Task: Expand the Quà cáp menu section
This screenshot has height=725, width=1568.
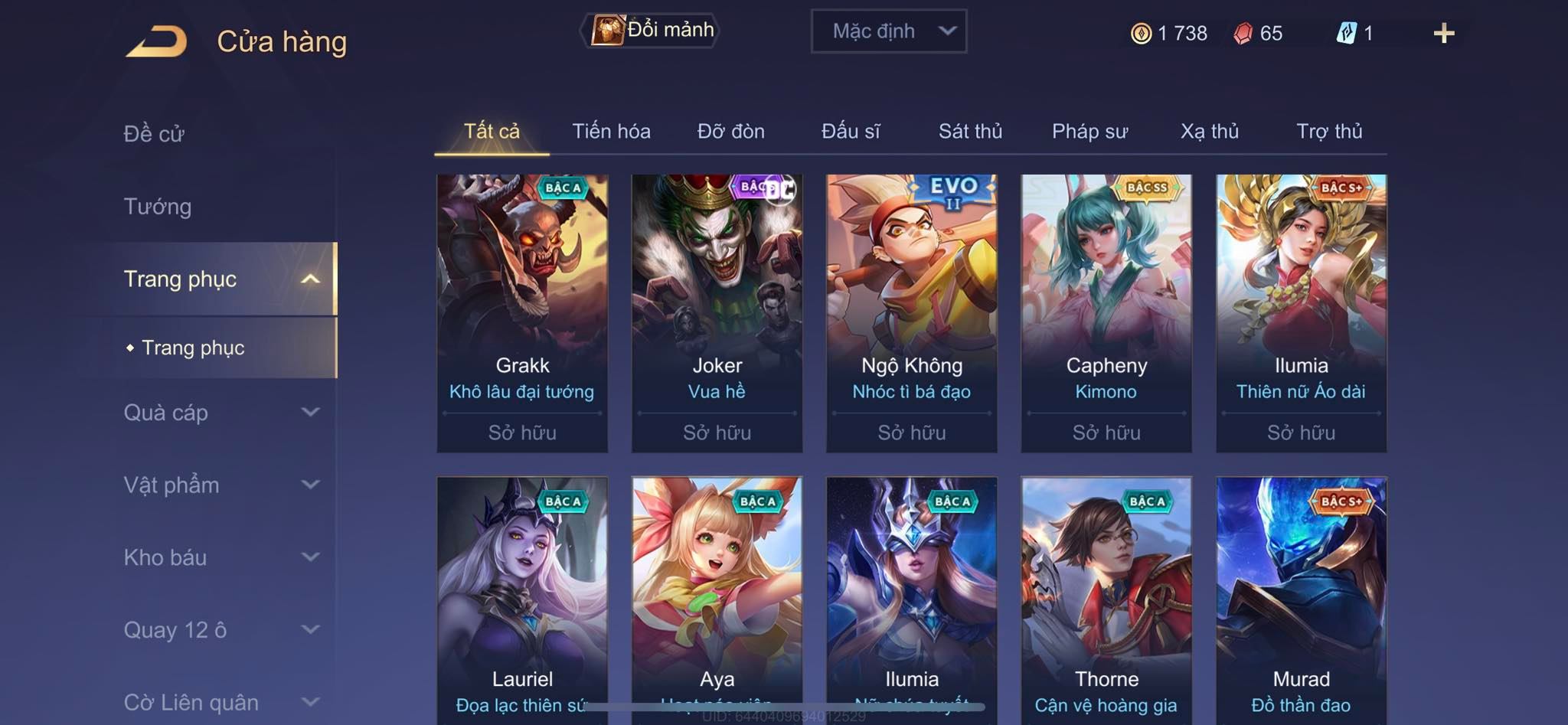Action: tap(220, 413)
